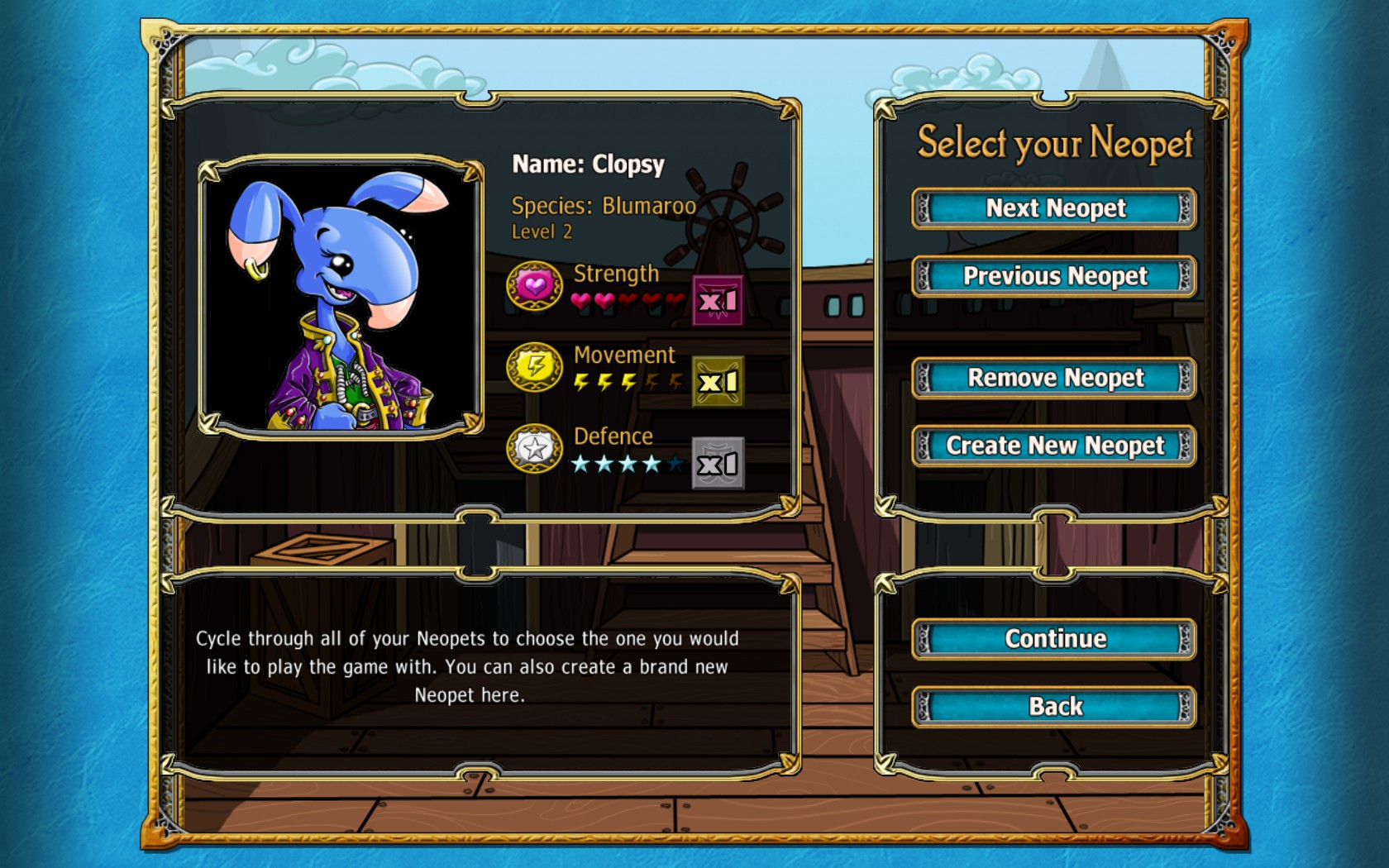This screenshot has width=1389, height=868.
Task: Click the yellow X1 Movement multiplier badge
Action: coord(718,382)
